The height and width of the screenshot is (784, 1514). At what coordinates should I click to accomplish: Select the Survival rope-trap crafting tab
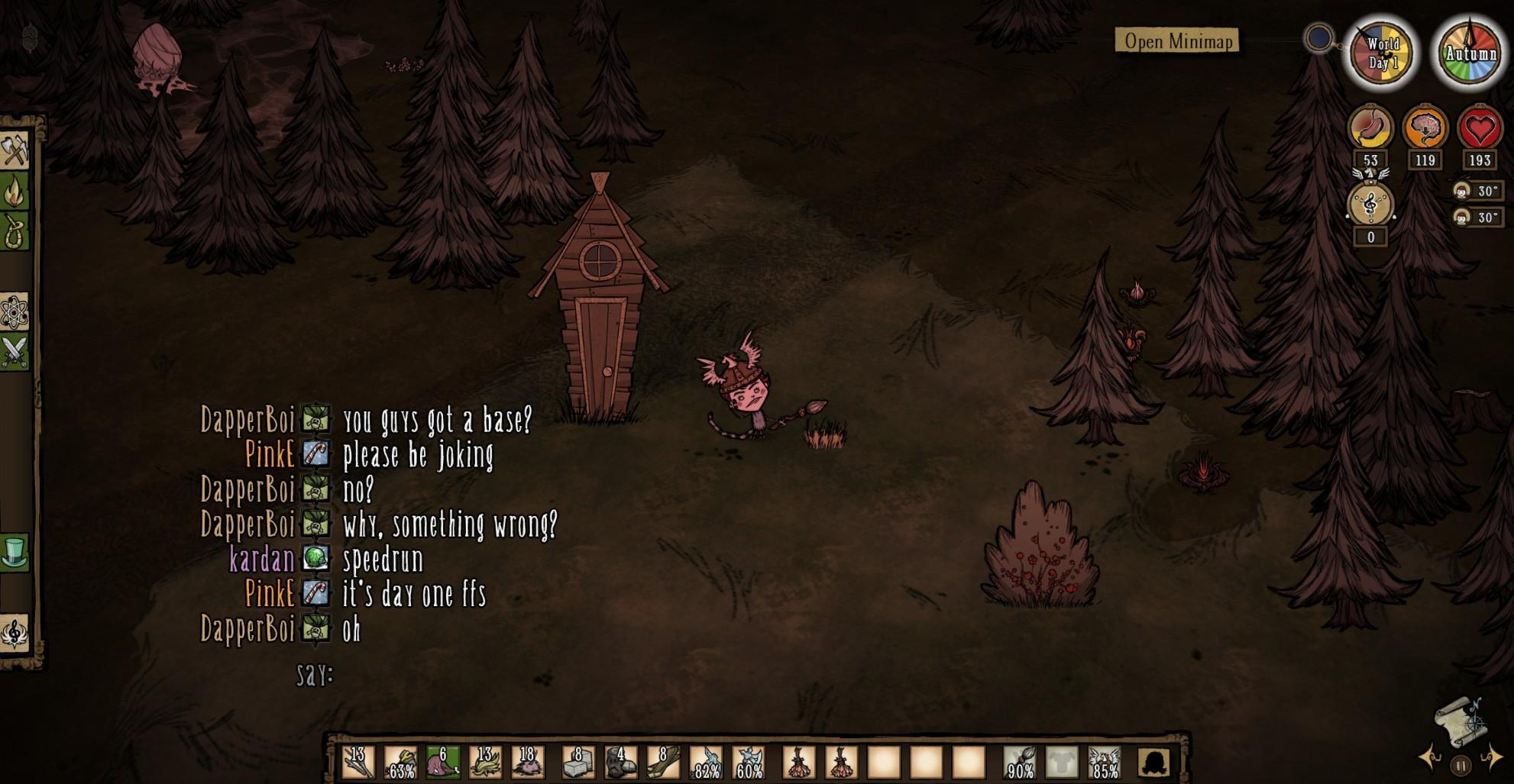(x=15, y=231)
